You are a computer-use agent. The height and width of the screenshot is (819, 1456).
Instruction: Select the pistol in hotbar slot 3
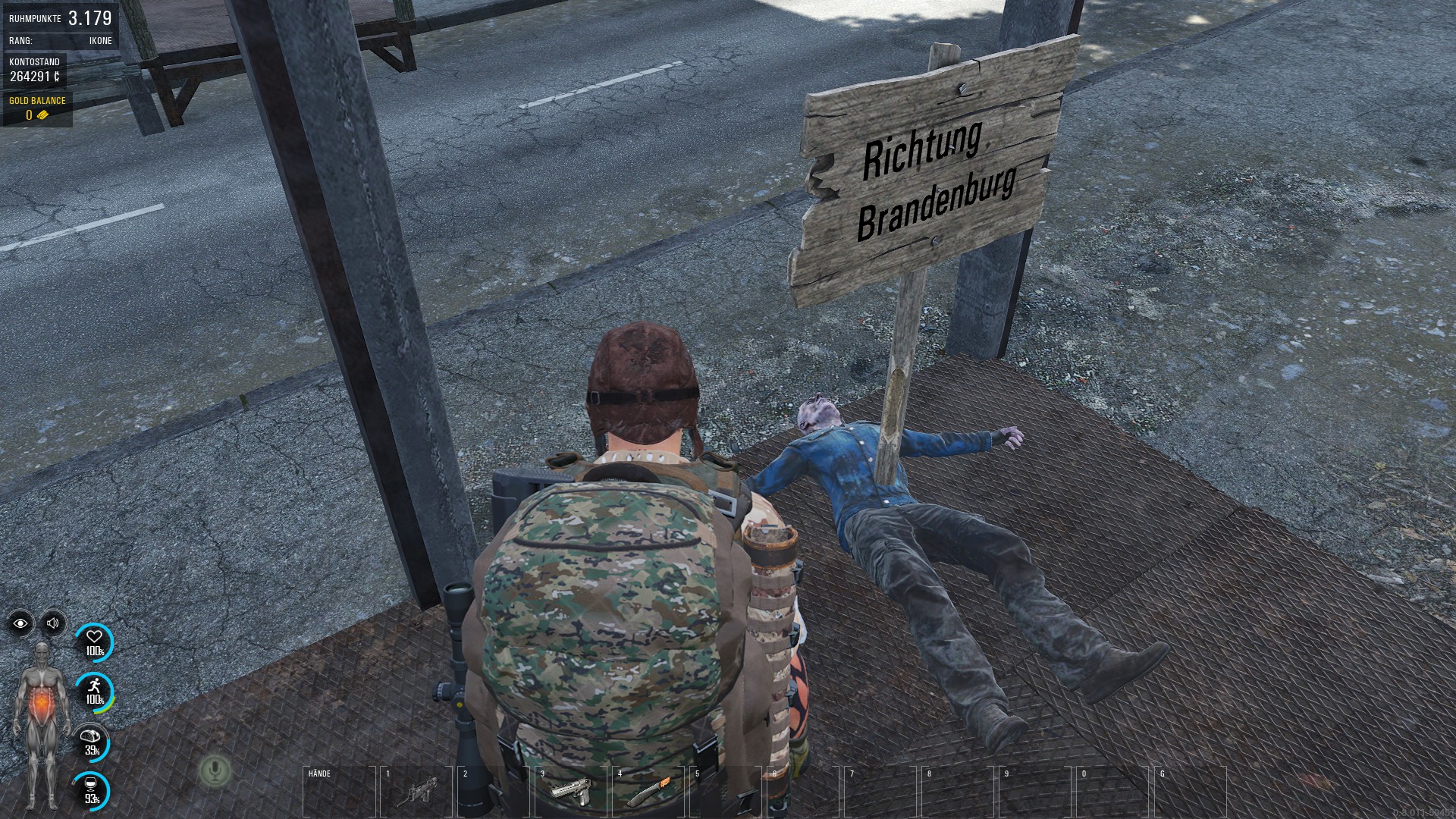pos(570,792)
